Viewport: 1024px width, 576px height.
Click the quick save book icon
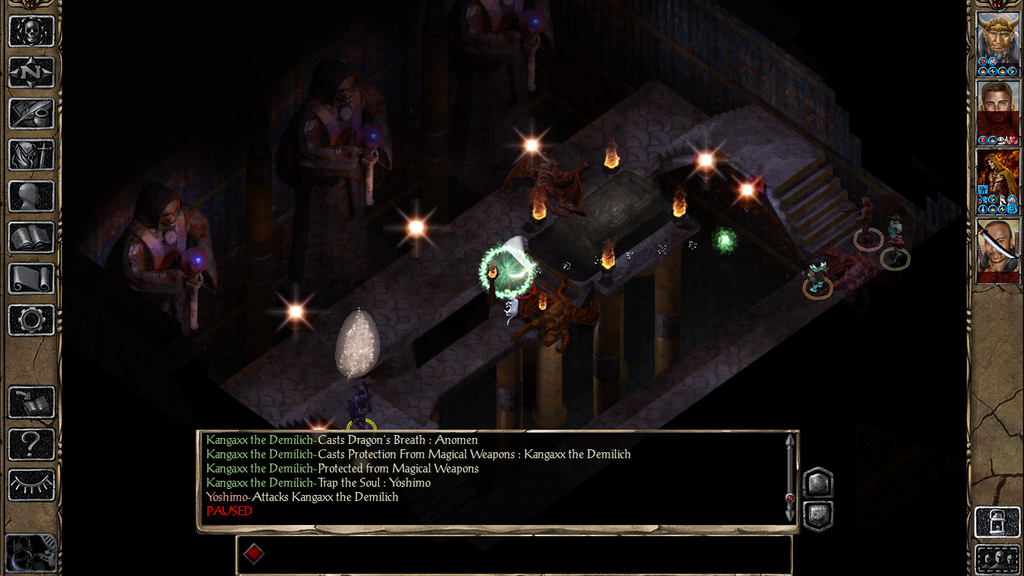pyautogui.click(x=31, y=402)
